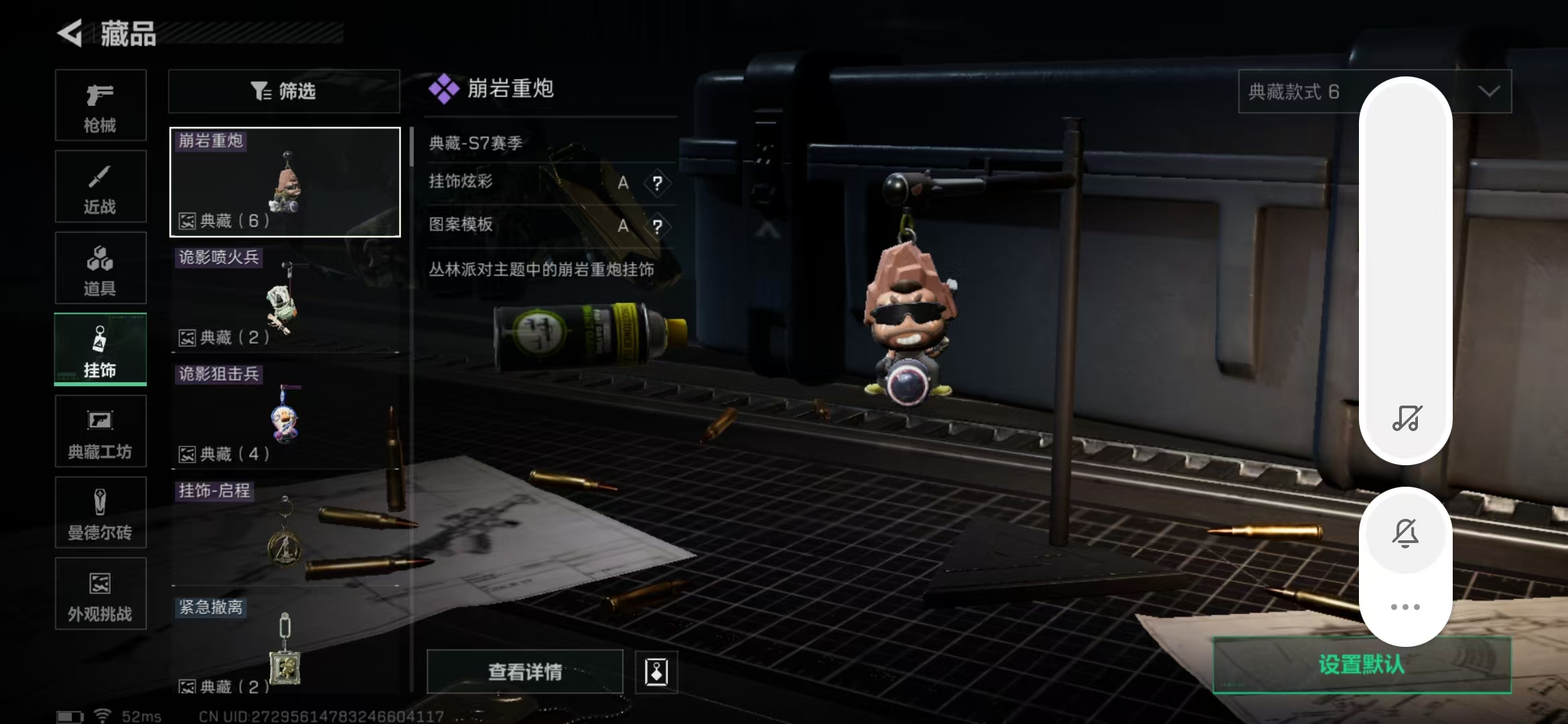Open the 筛选 filter button
Image resolution: width=1568 pixels, height=724 pixels.
coord(284,91)
